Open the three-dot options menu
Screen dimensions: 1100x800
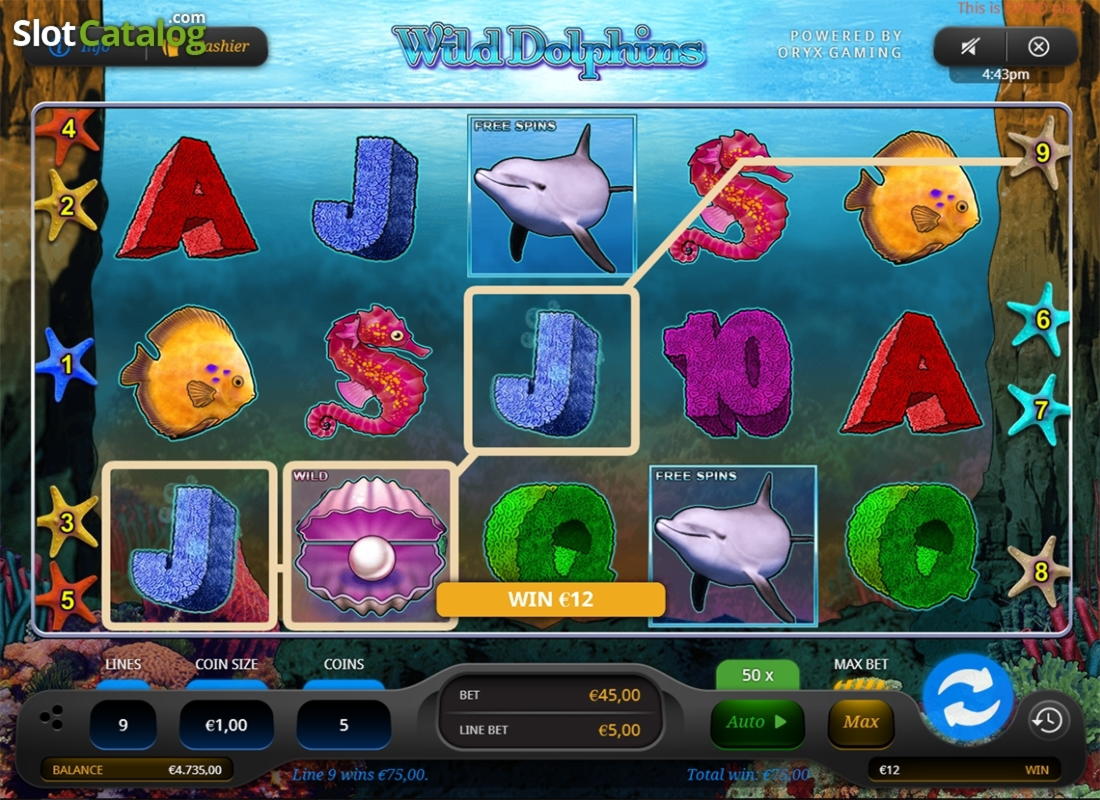[56, 718]
